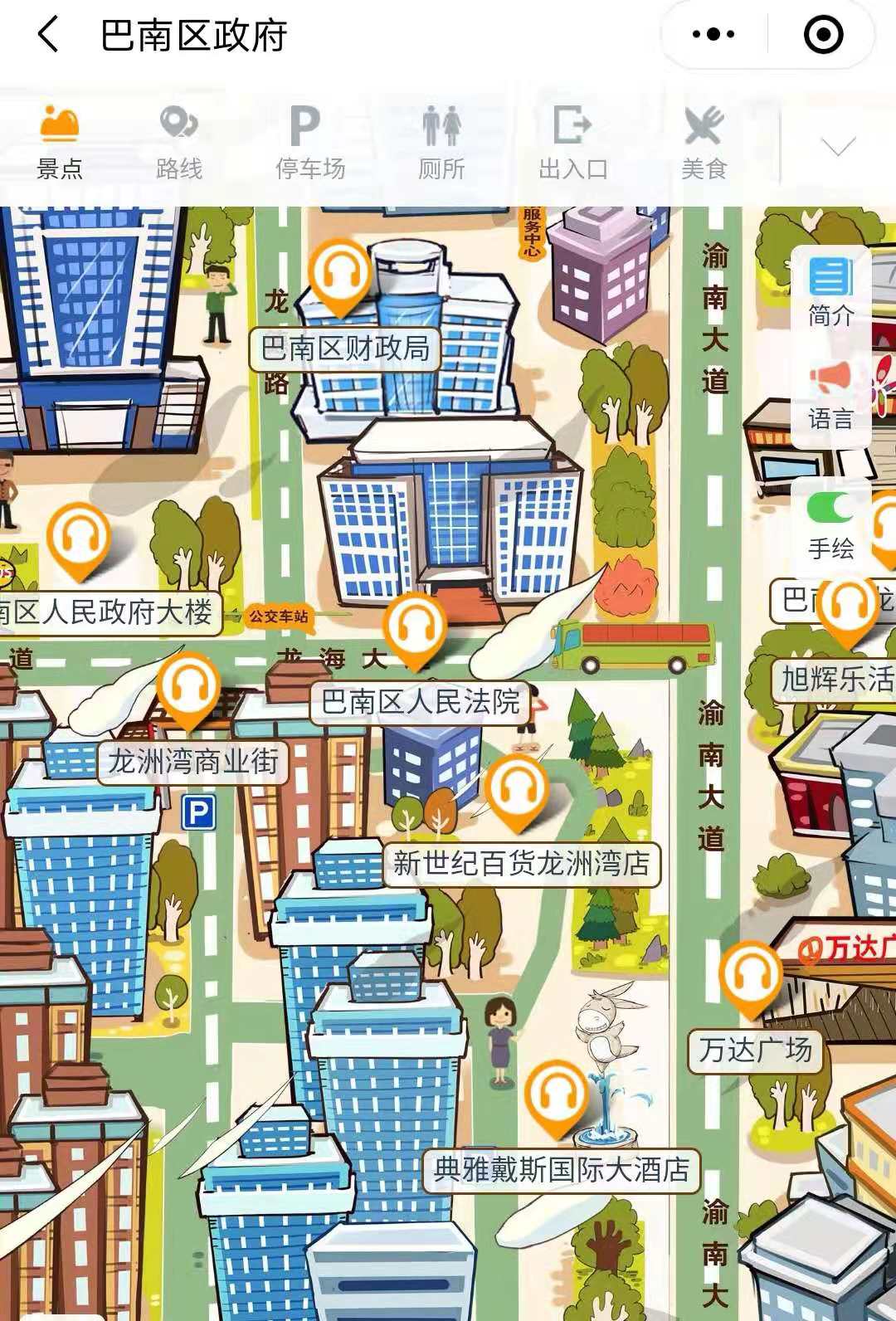Show 停车场 parking lots

click(x=309, y=144)
